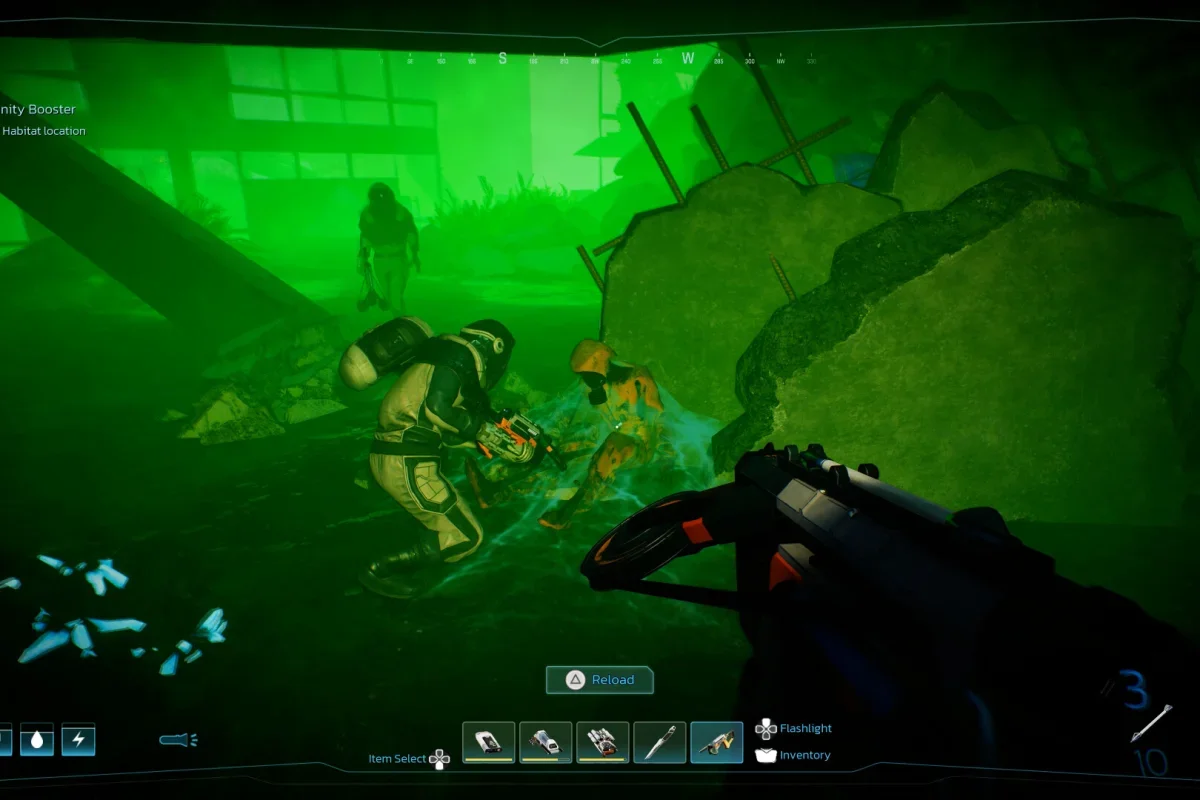Choose the highlighted rifle weapon slot
This screenshot has height=800, width=1200.
(x=717, y=742)
